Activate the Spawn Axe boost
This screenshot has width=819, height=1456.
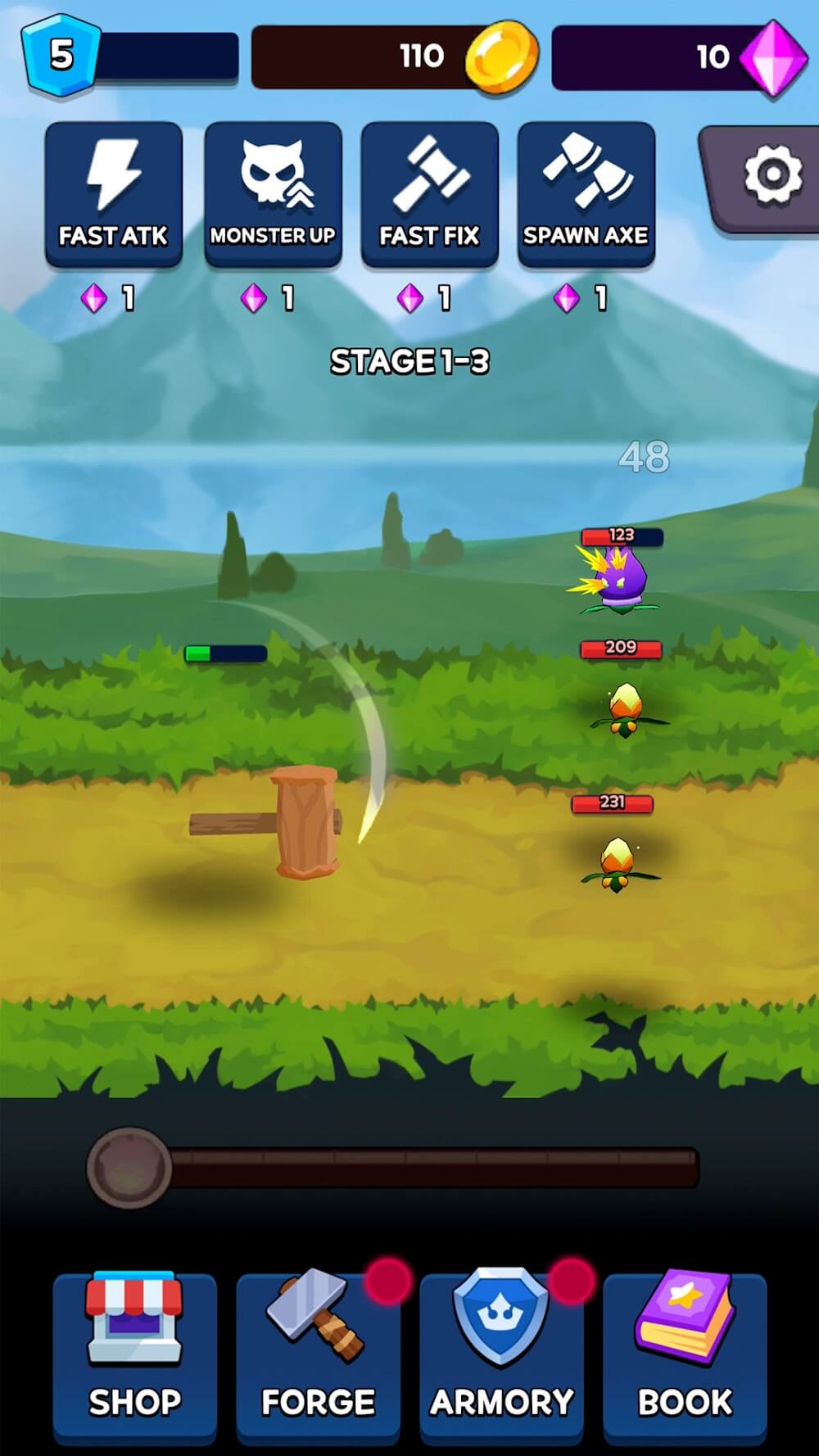tap(586, 194)
